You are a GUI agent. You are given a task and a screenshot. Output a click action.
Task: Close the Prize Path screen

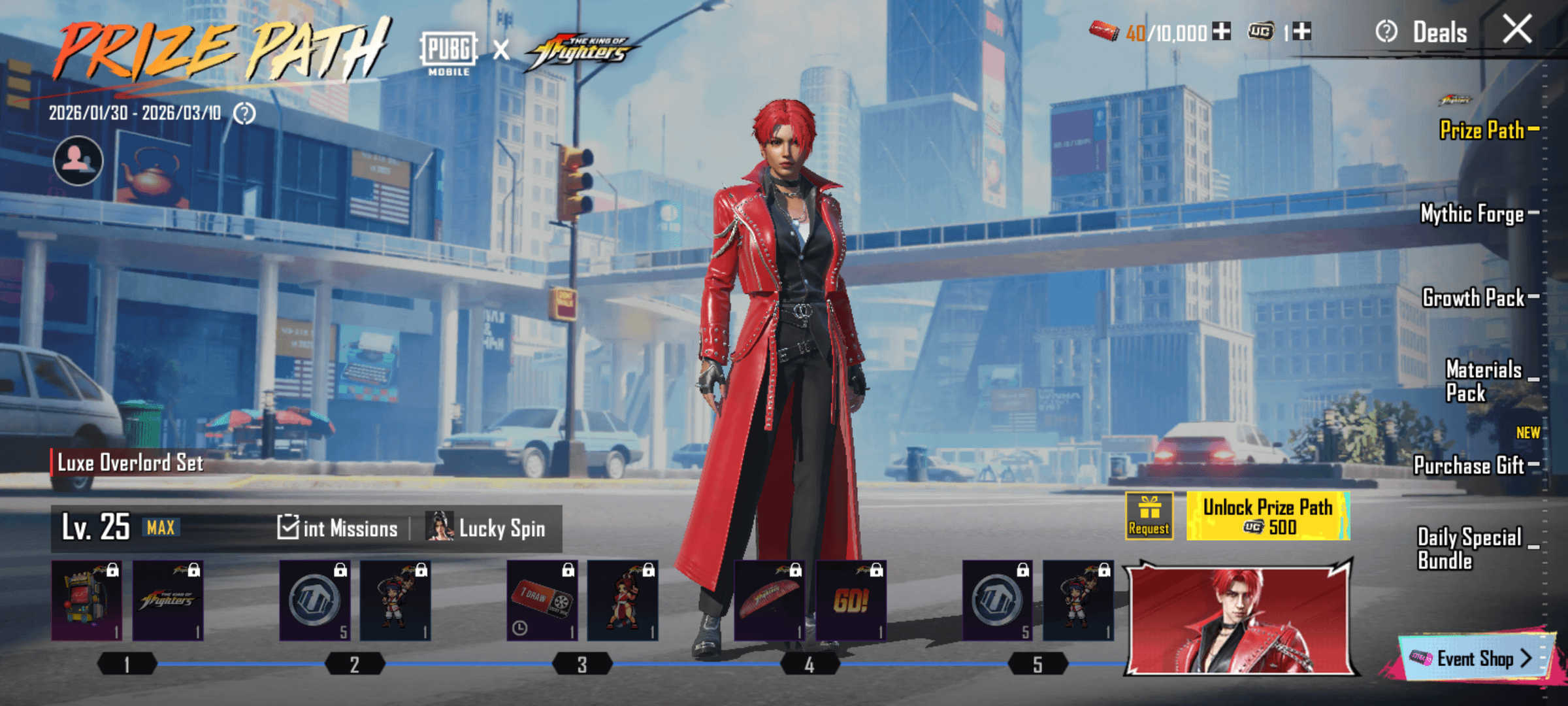coord(1516,30)
